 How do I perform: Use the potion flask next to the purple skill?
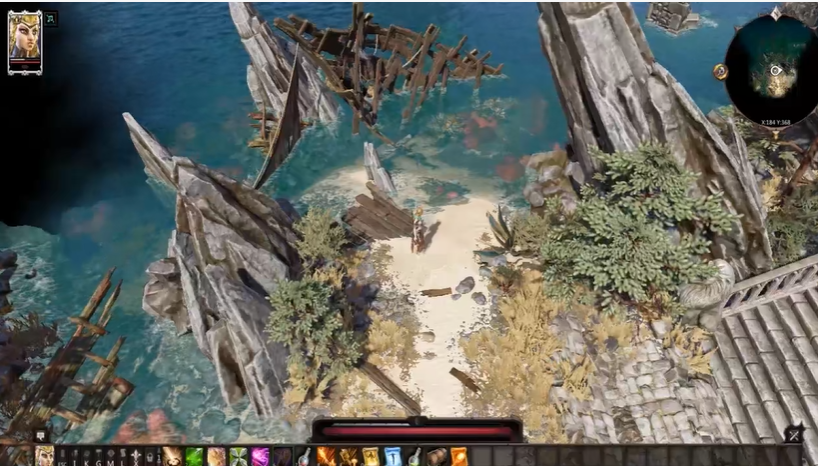point(304,457)
